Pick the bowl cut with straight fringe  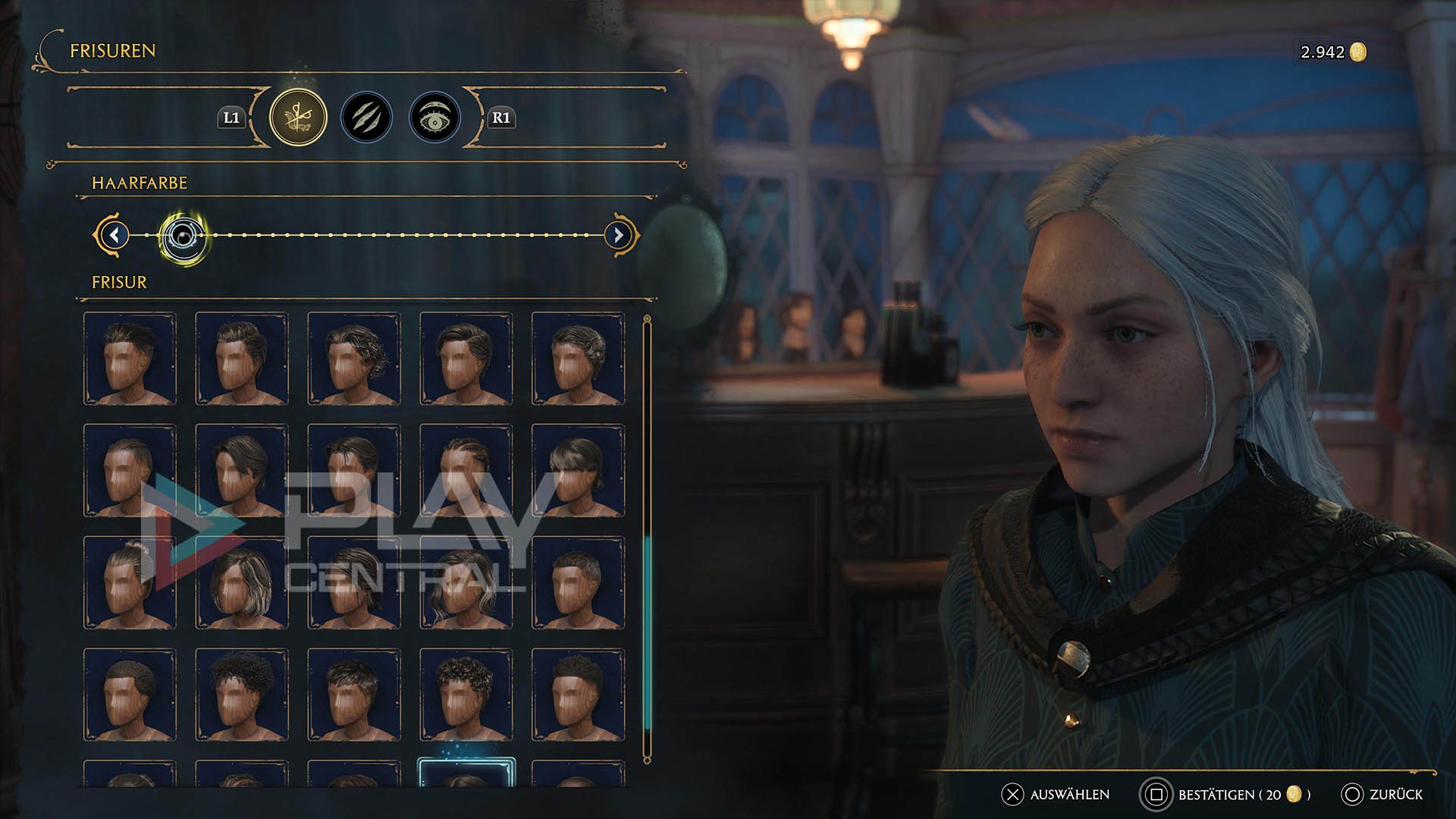point(578,470)
